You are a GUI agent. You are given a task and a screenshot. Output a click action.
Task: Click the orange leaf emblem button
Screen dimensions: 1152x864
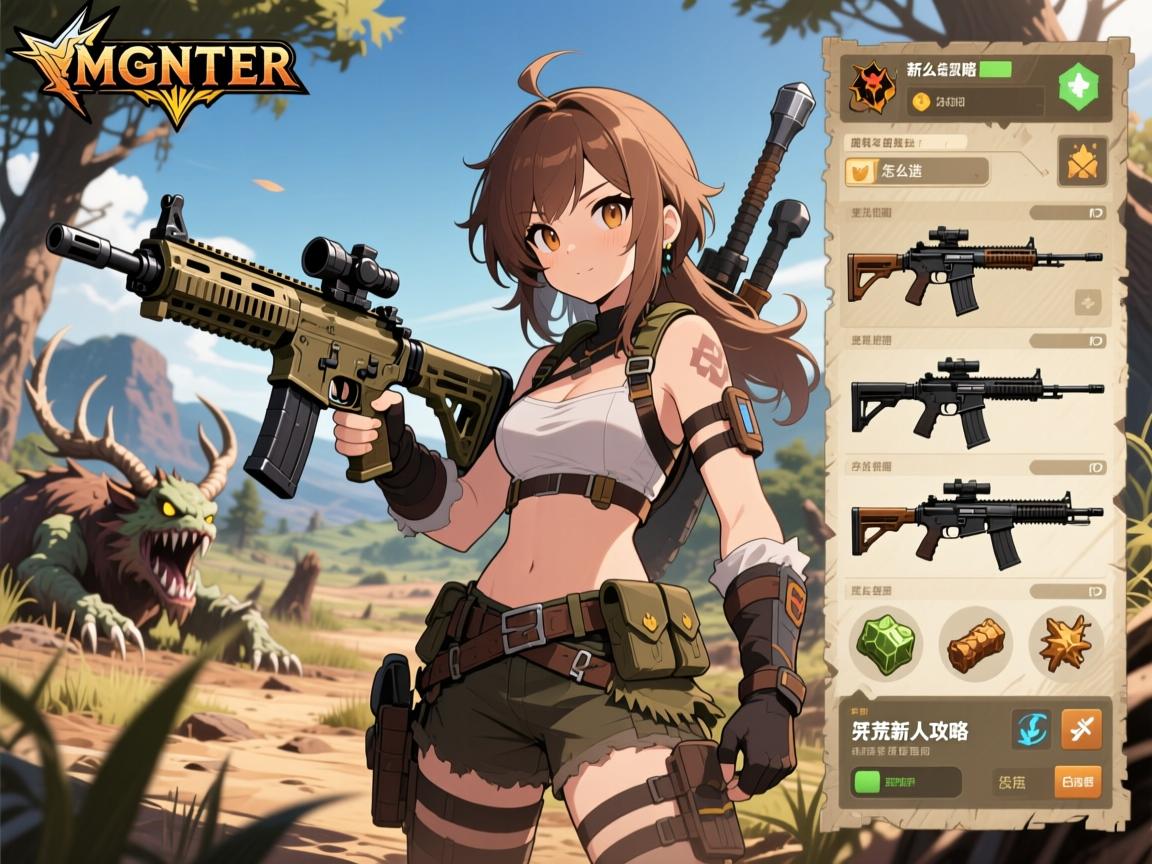pyautogui.click(x=1082, y=162)
